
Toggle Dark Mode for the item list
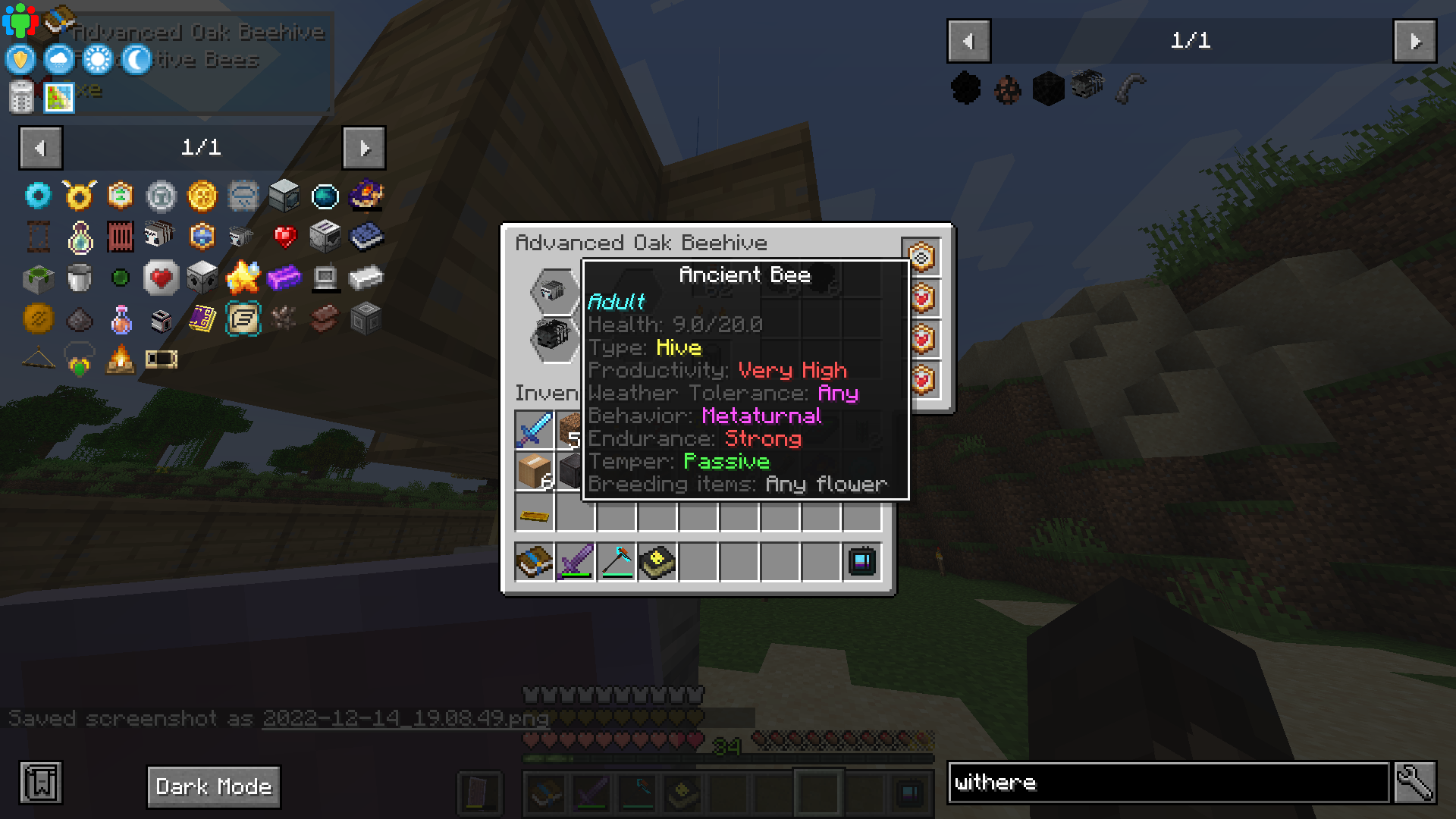[213, 786]
